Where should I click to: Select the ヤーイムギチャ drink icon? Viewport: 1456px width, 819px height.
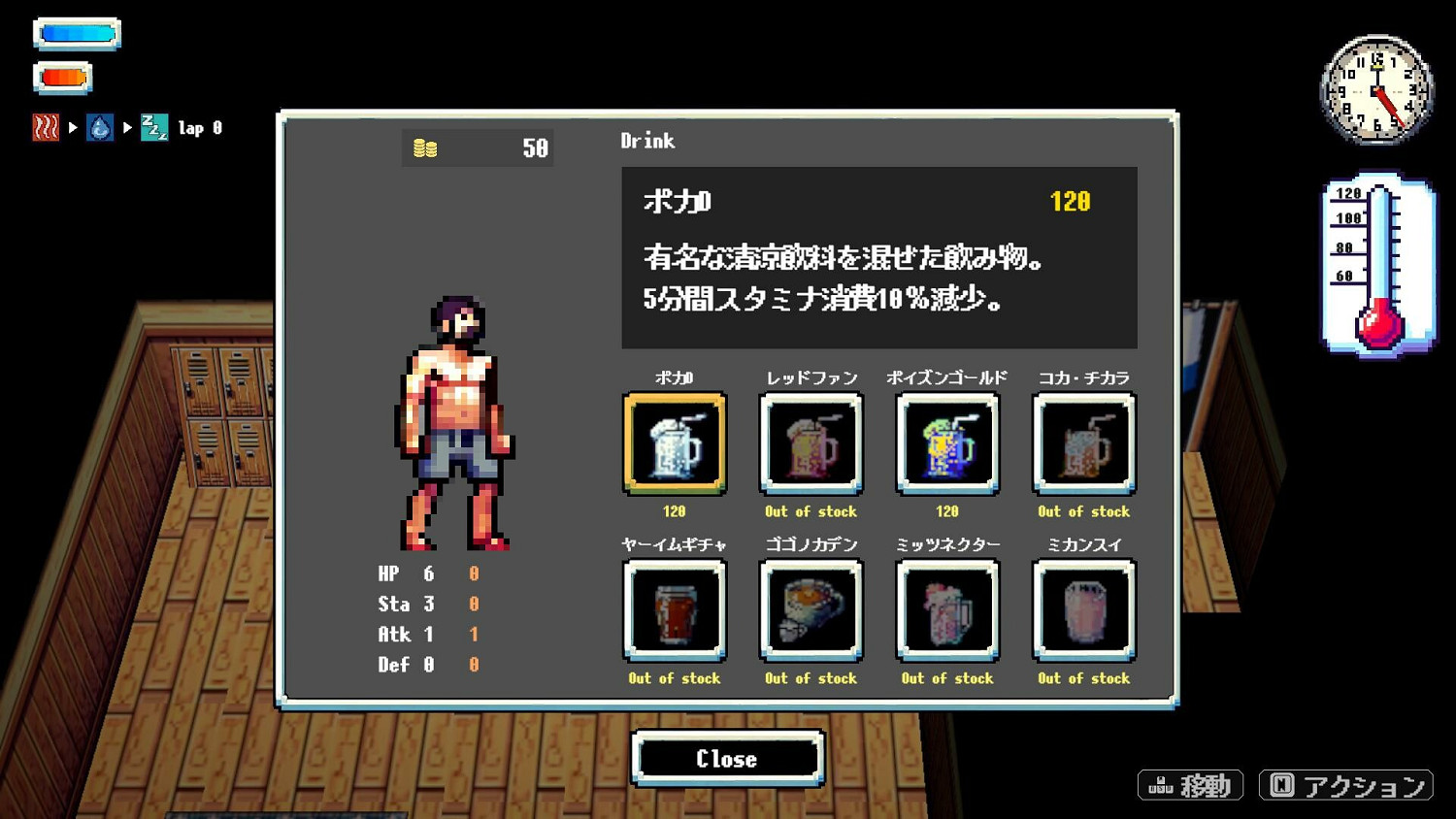click(675, 609)
